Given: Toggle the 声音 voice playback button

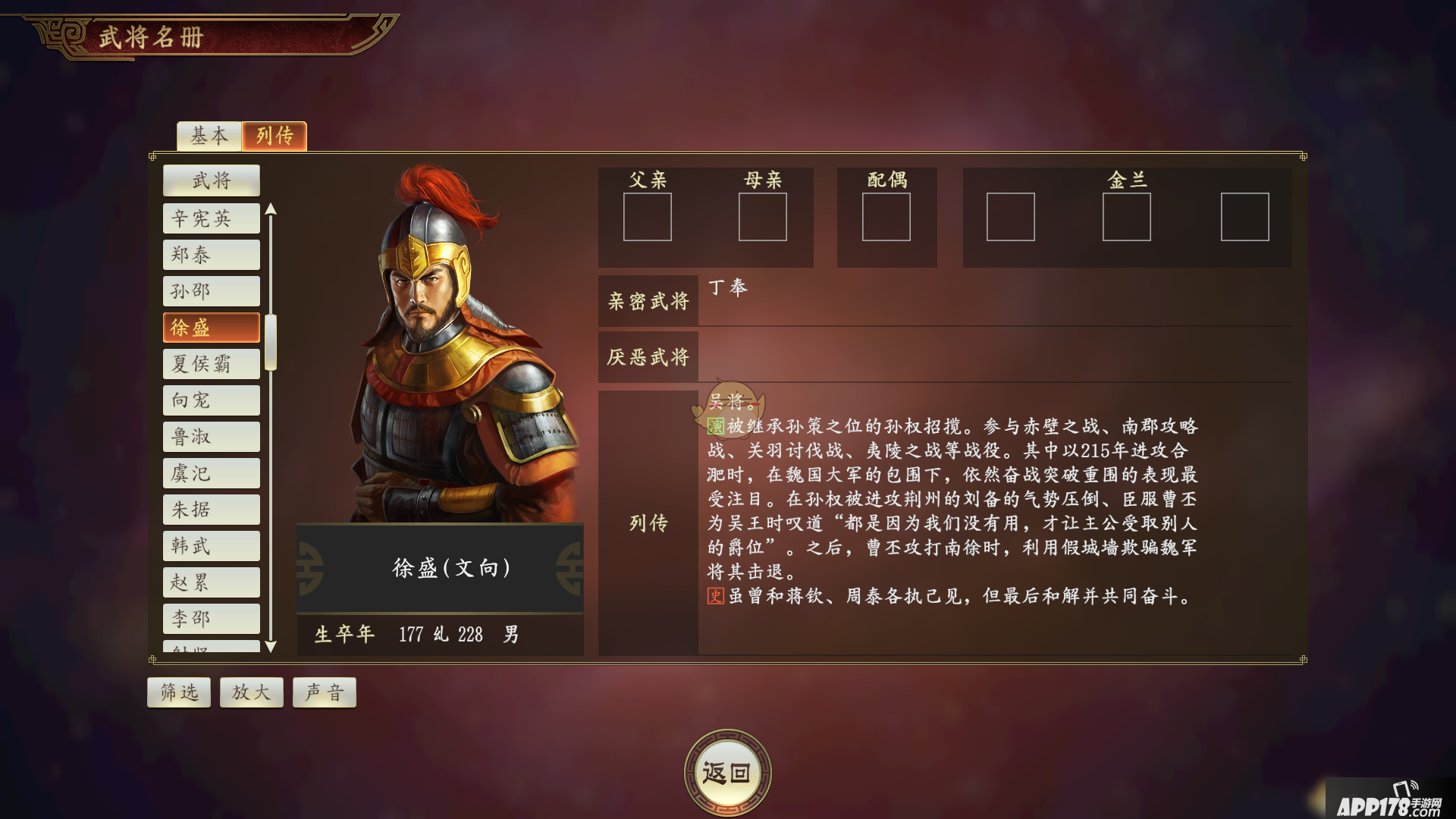Looking at the screenshot, I should tap(324, 692).
